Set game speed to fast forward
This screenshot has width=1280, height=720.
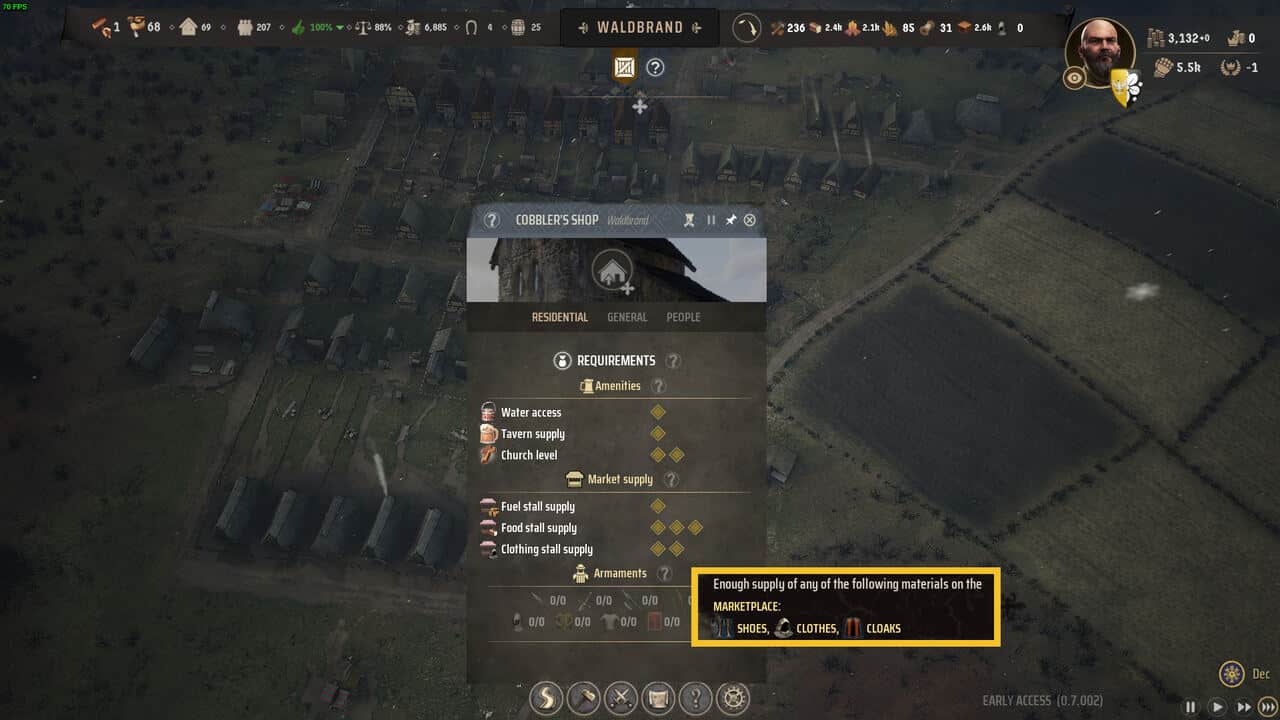click(x=1243, y=707)
